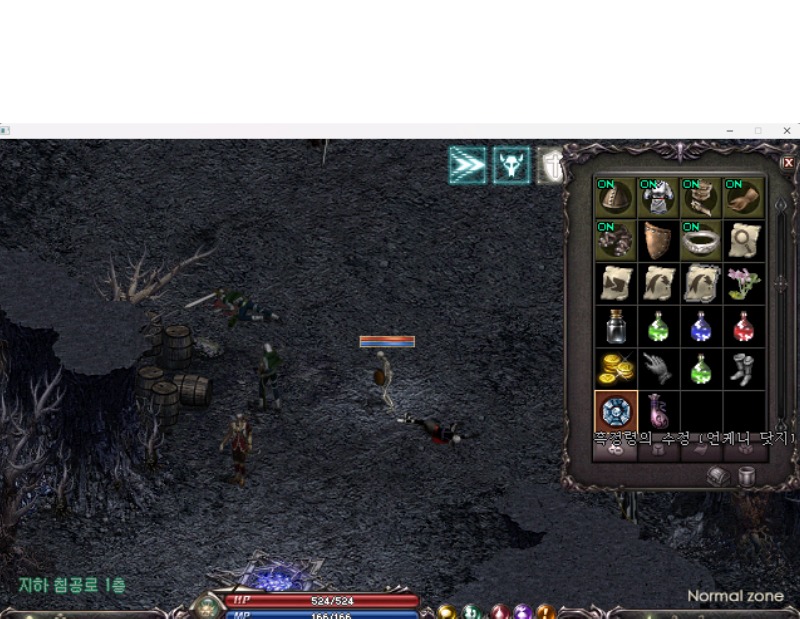Pick the pink flower item
This screenshot has width=800, height=619.
pos(743,284)
